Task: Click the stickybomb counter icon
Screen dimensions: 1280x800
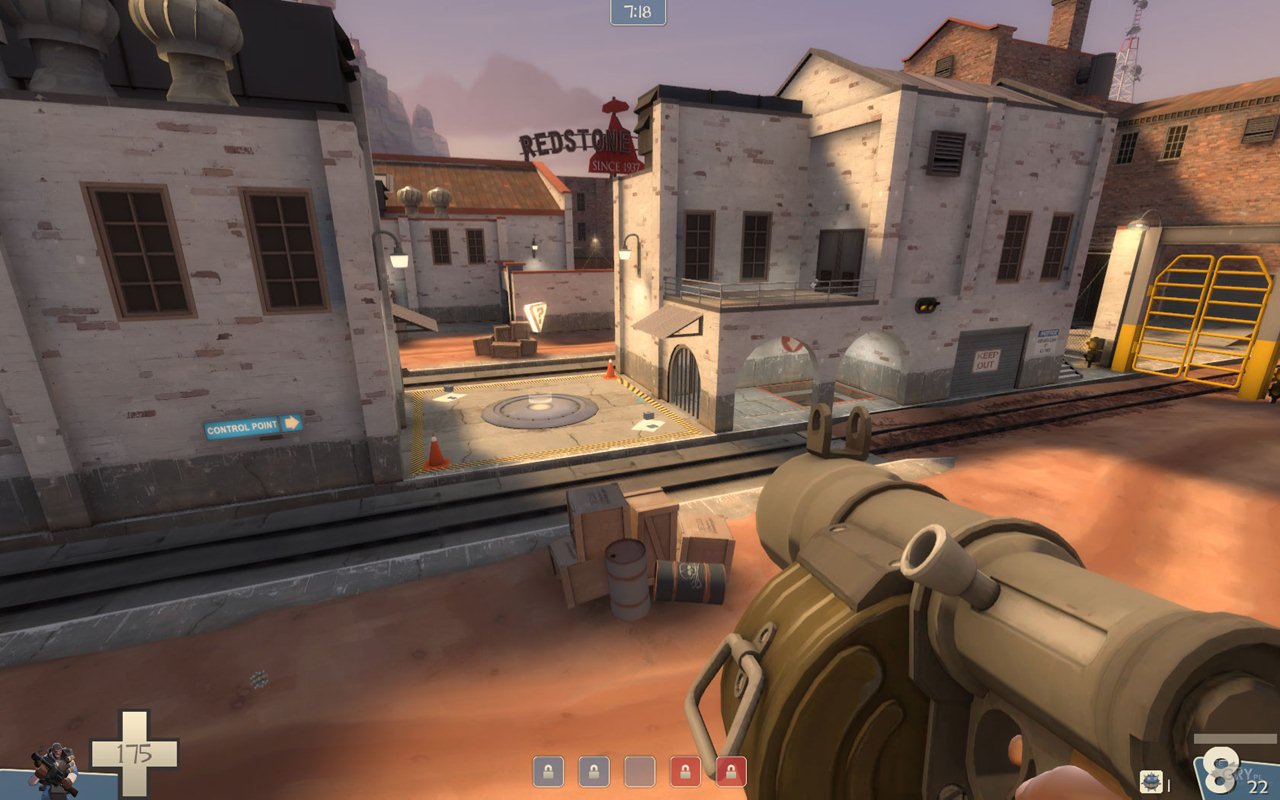Action: [1151, 782]
